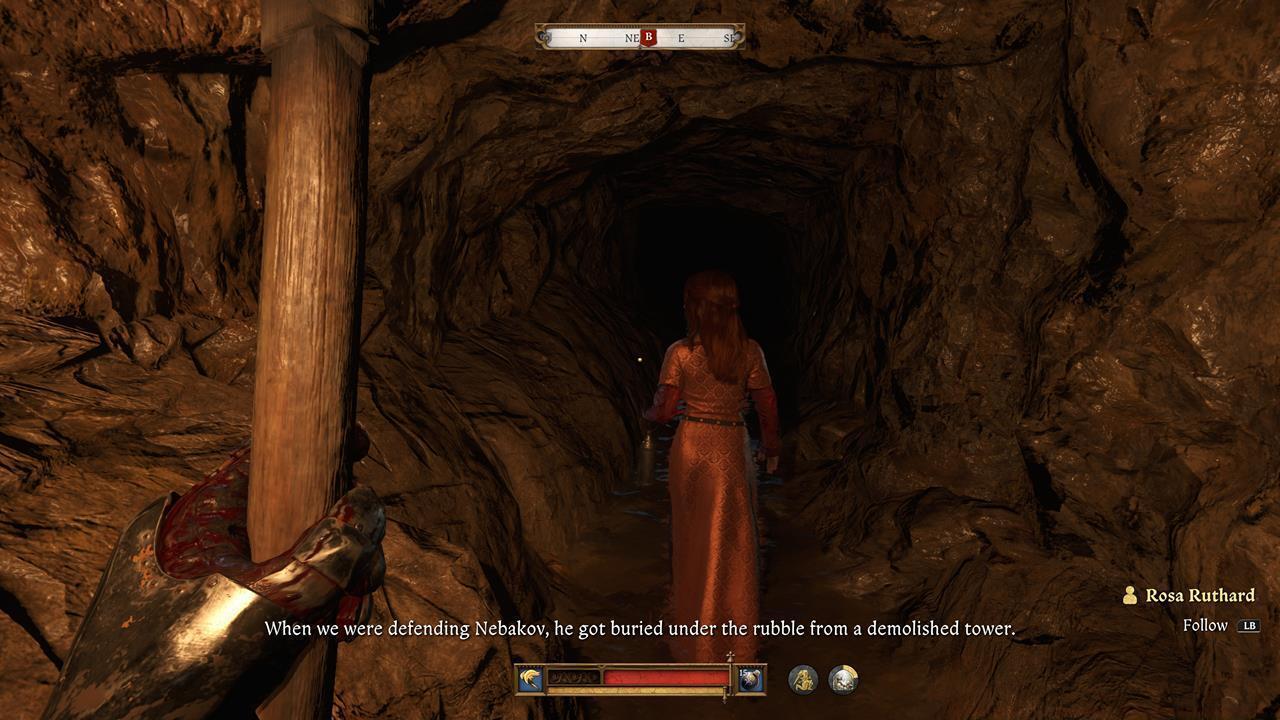Viewport: 1280px width, 720px height.
Task: Click the NE direction on the compass
Action: click(630, 37)
